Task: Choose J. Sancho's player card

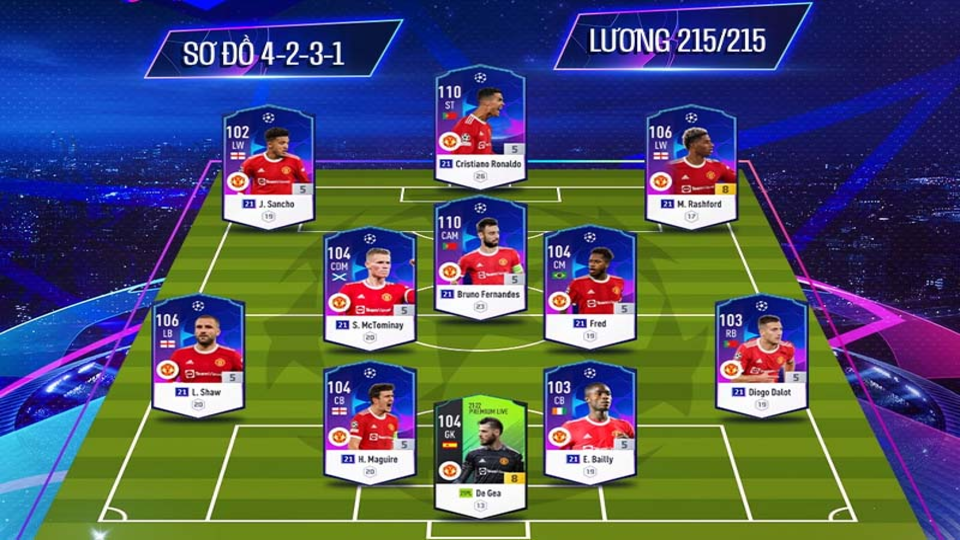Action: [x=268, y=165]
